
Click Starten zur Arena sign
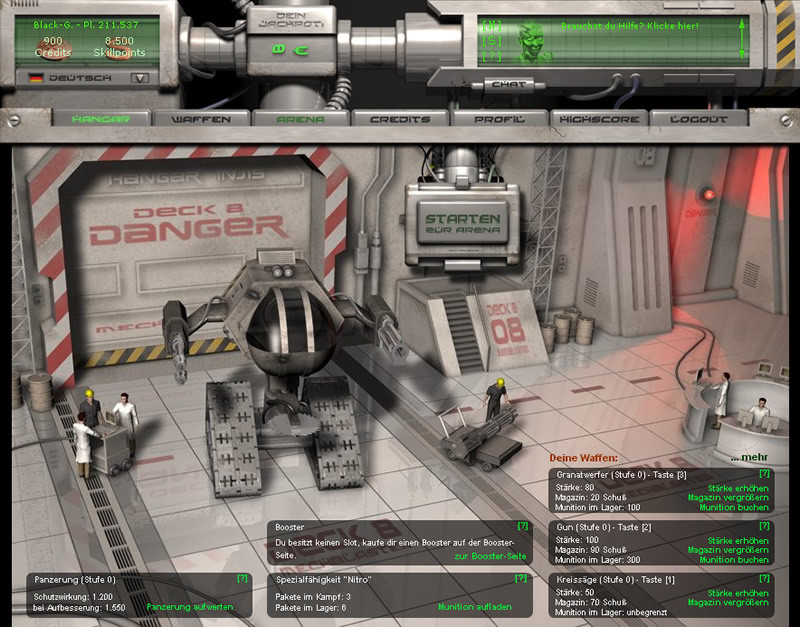point(462,223)
